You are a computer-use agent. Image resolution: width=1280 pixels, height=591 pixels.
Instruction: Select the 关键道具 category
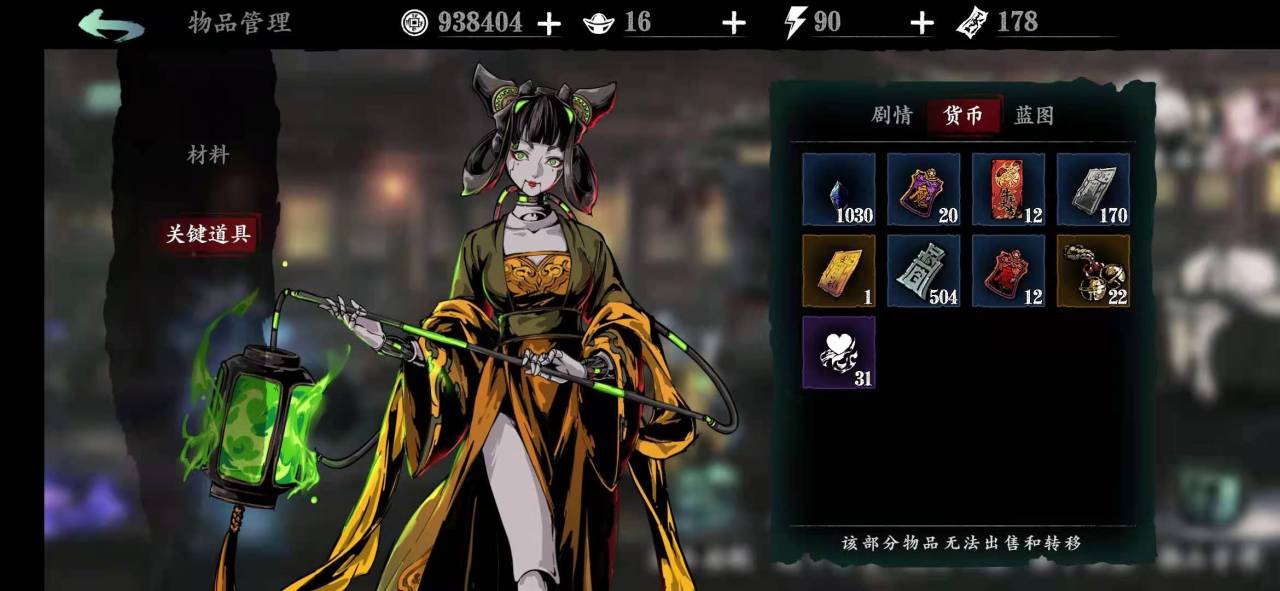pos(208,234)
